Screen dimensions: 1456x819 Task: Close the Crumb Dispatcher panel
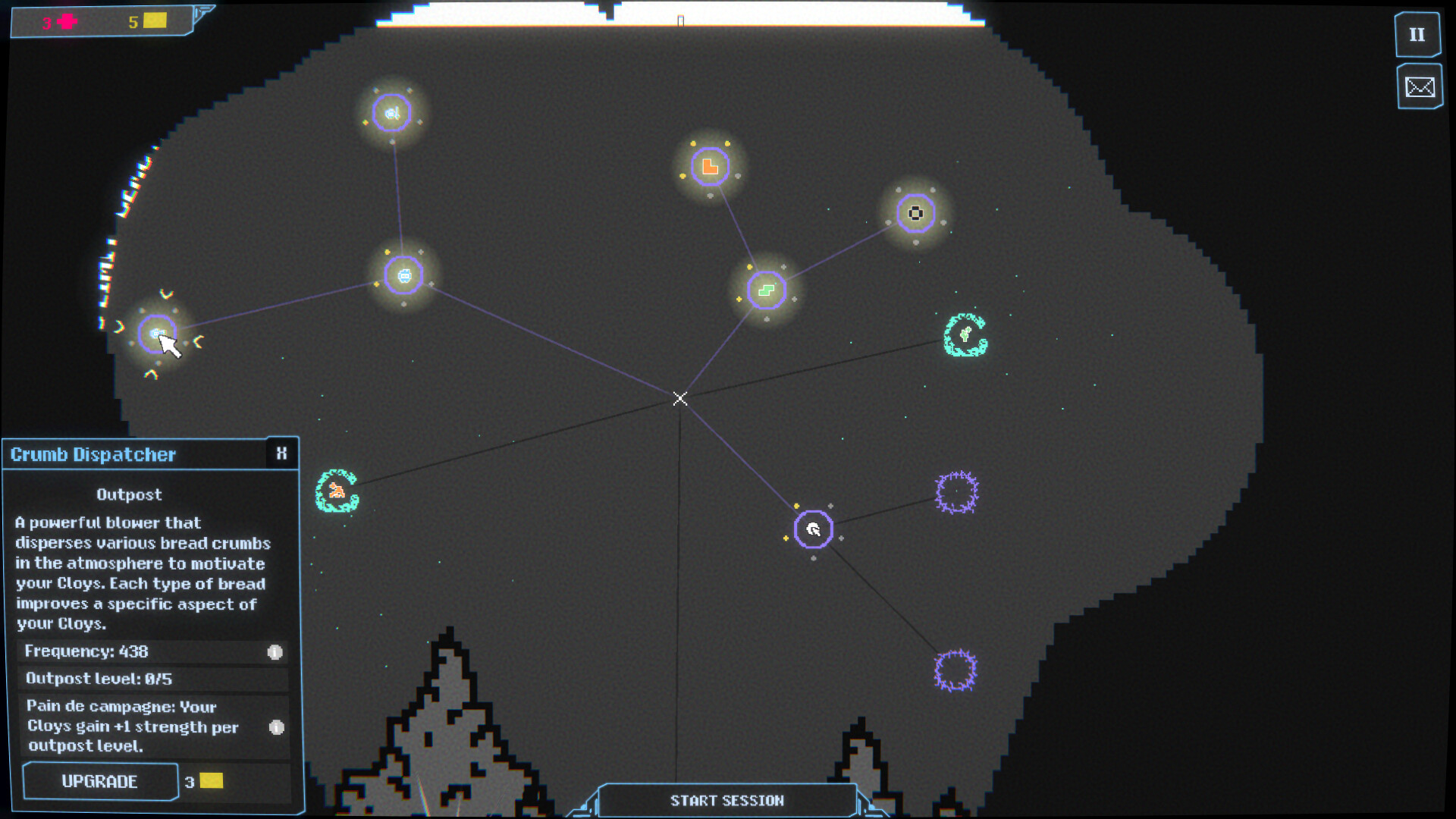click(x=281, y=453)
